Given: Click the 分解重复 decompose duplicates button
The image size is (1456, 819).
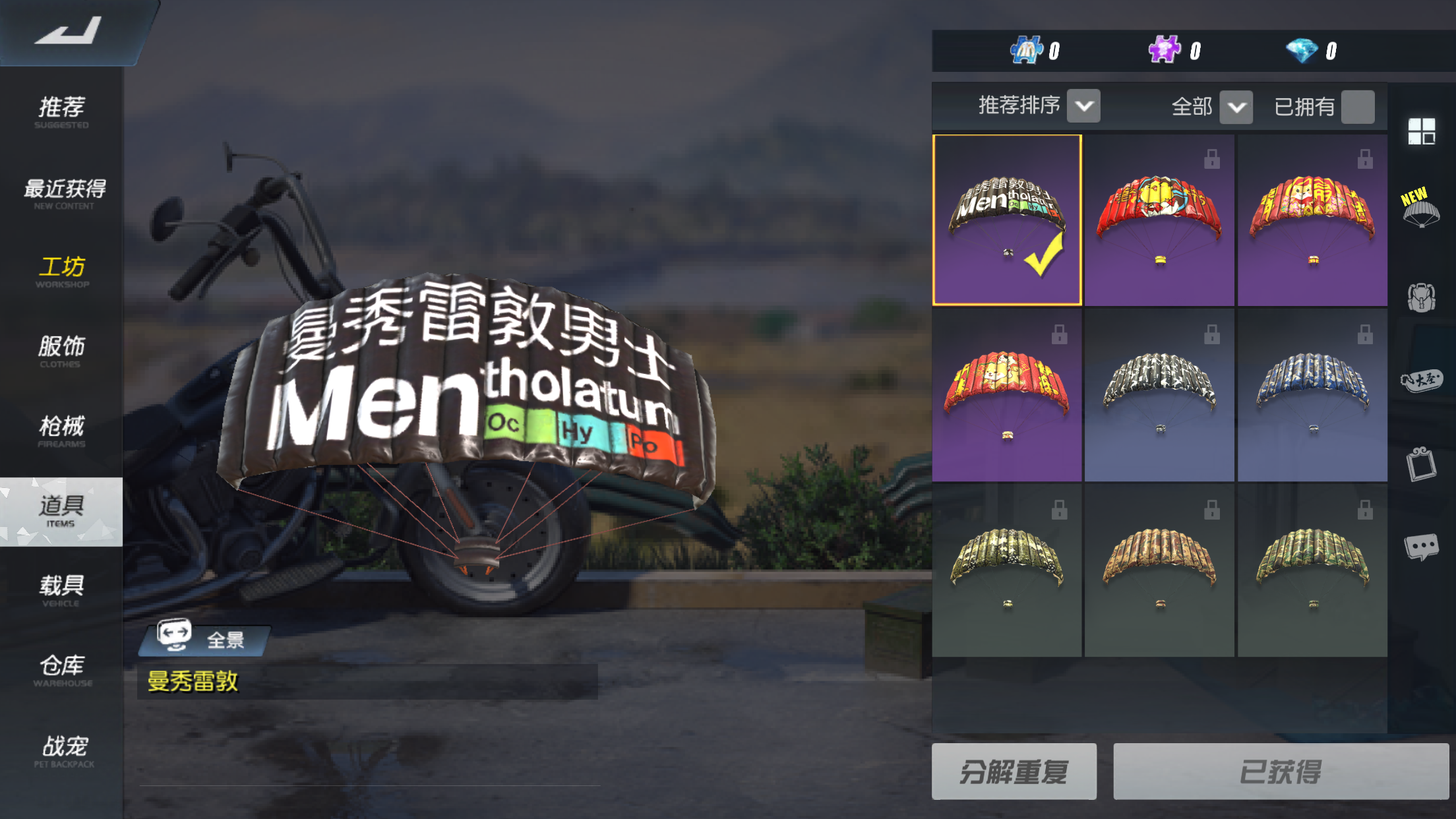Looking at the screenshot, I should pos(1014,772).
